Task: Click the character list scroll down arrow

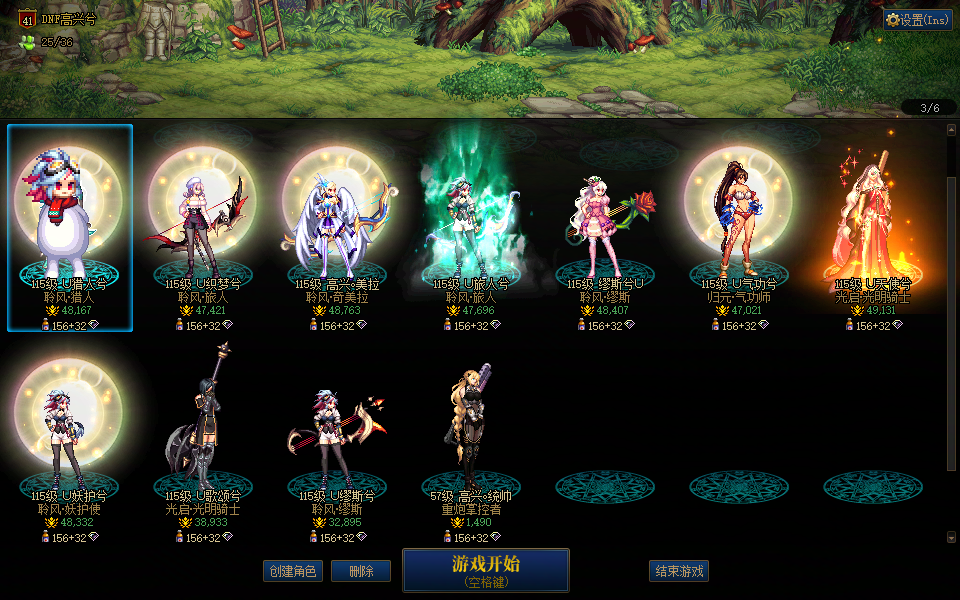Action: point(951,537)
